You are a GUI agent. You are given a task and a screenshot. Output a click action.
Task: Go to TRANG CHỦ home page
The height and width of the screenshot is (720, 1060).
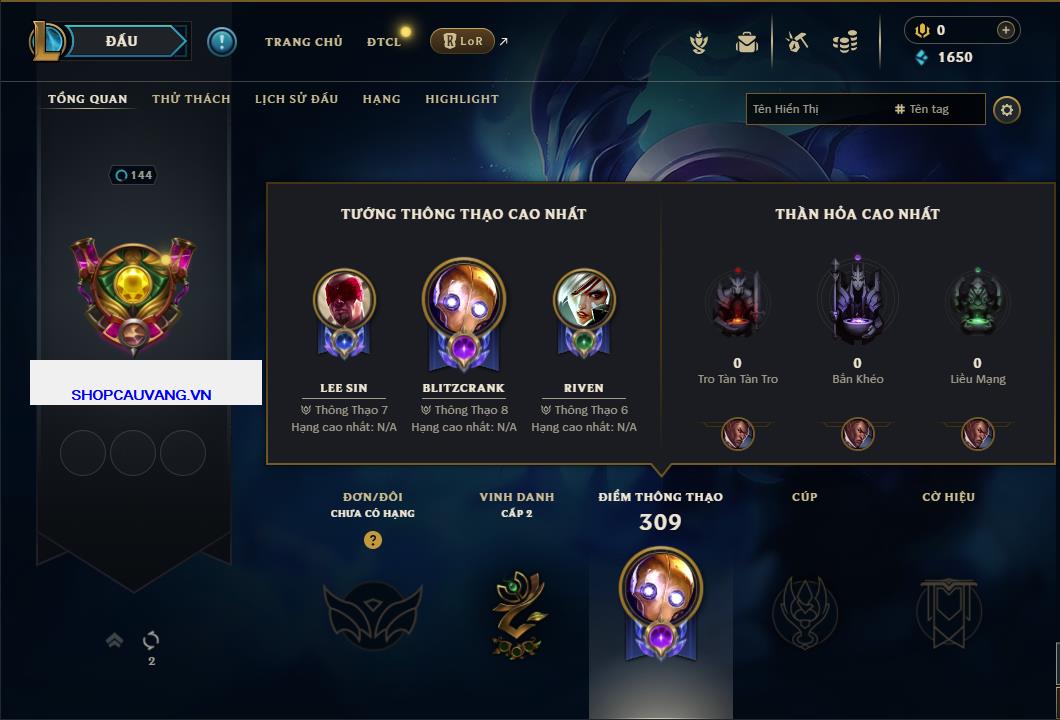click(303, 42)
